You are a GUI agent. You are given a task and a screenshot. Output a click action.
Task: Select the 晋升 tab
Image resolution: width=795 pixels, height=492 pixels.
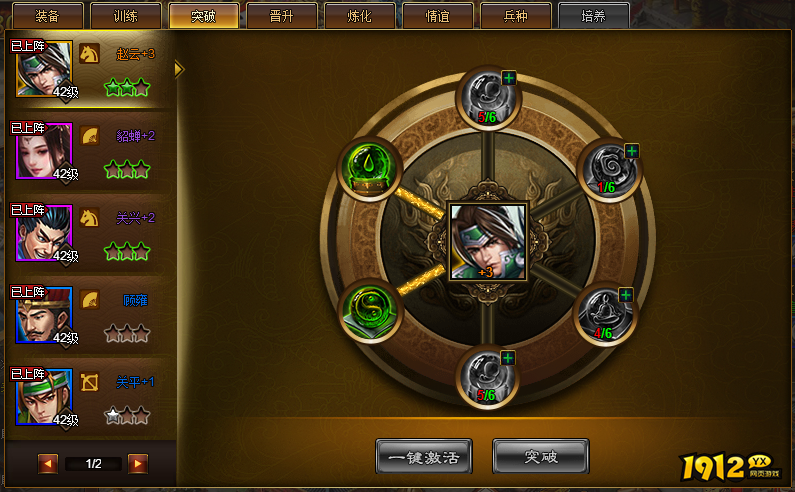281,16
